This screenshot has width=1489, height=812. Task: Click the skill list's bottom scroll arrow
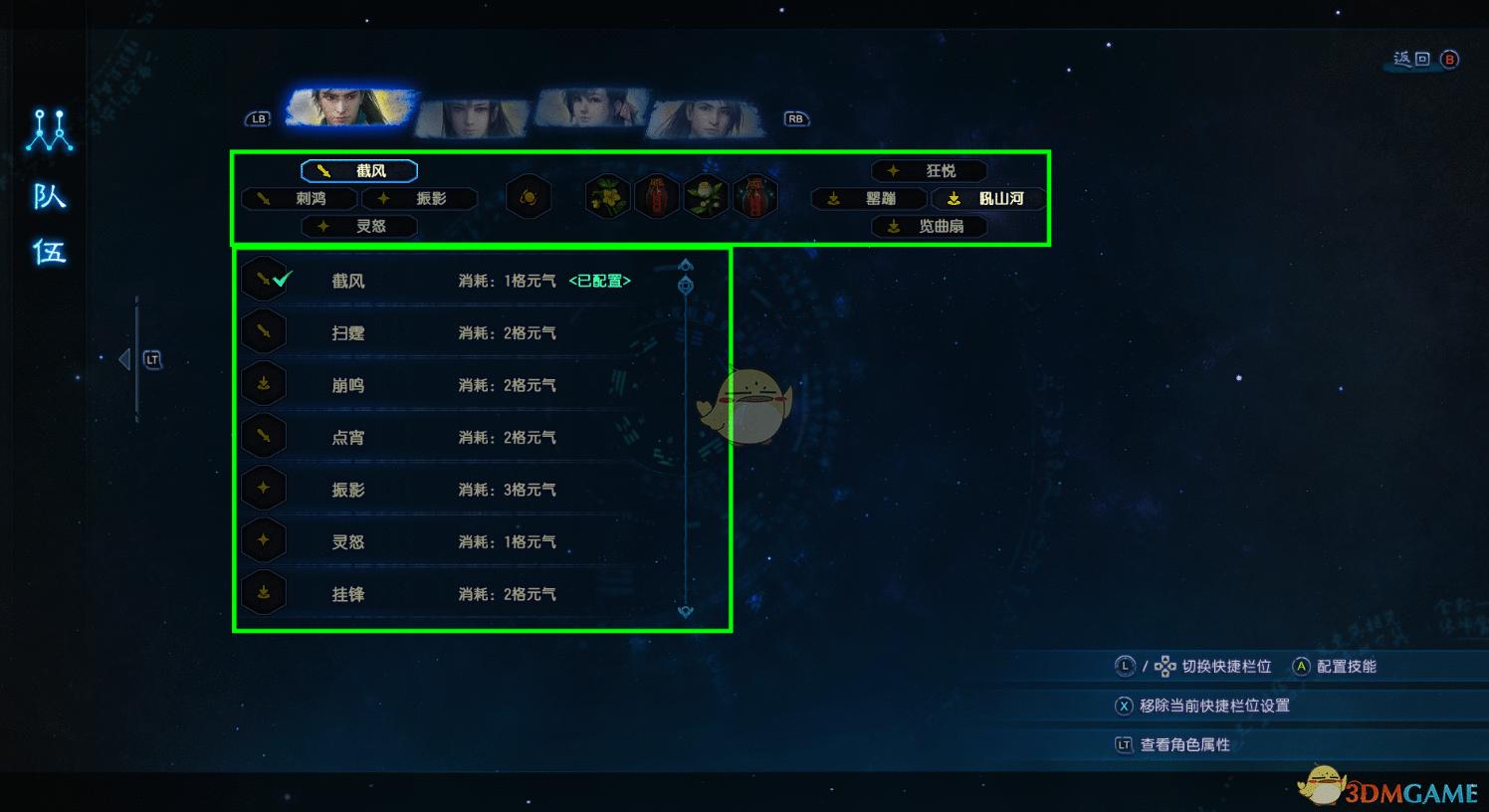coord(686,612)
